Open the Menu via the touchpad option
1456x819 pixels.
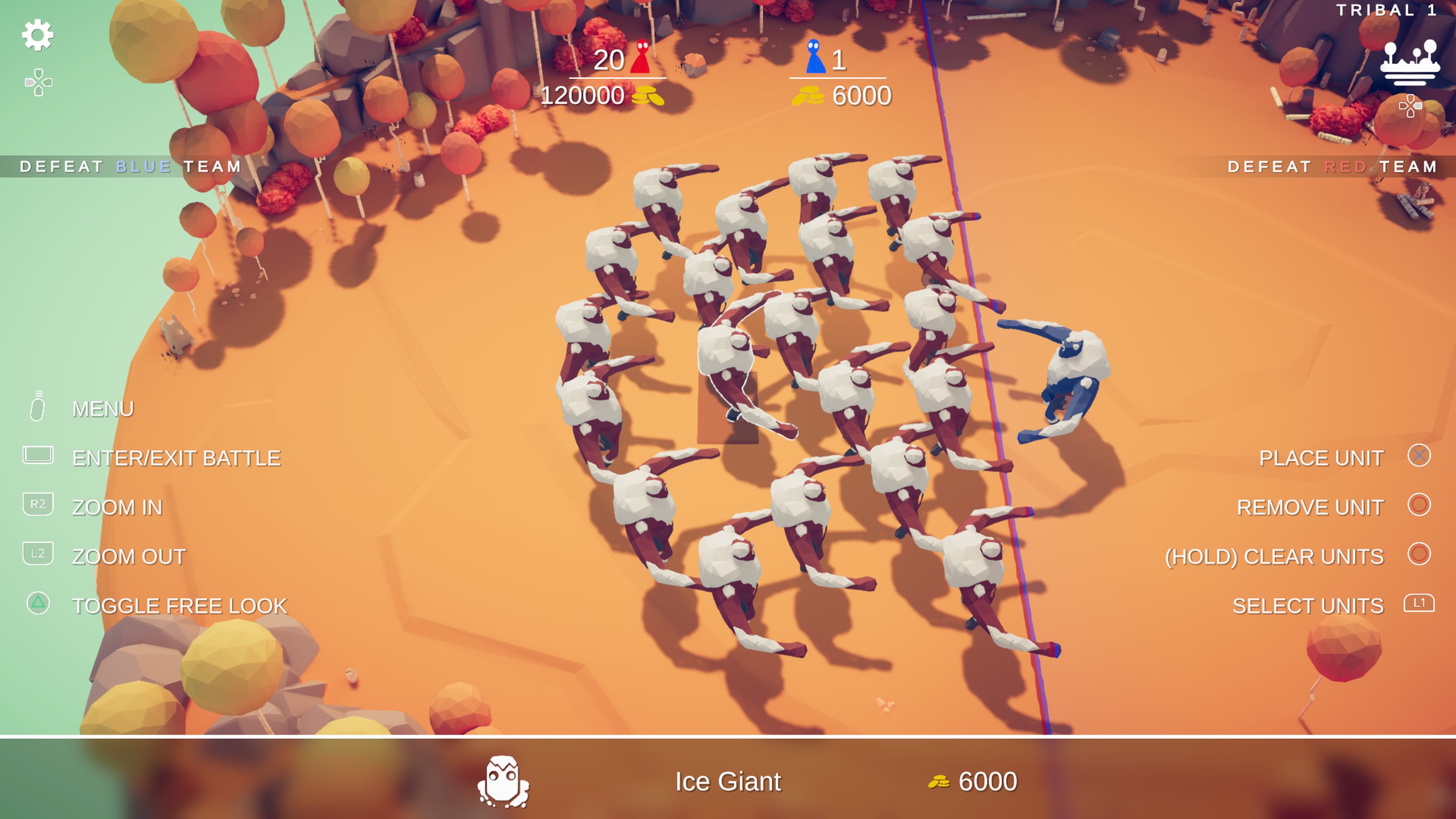(37, 407)
